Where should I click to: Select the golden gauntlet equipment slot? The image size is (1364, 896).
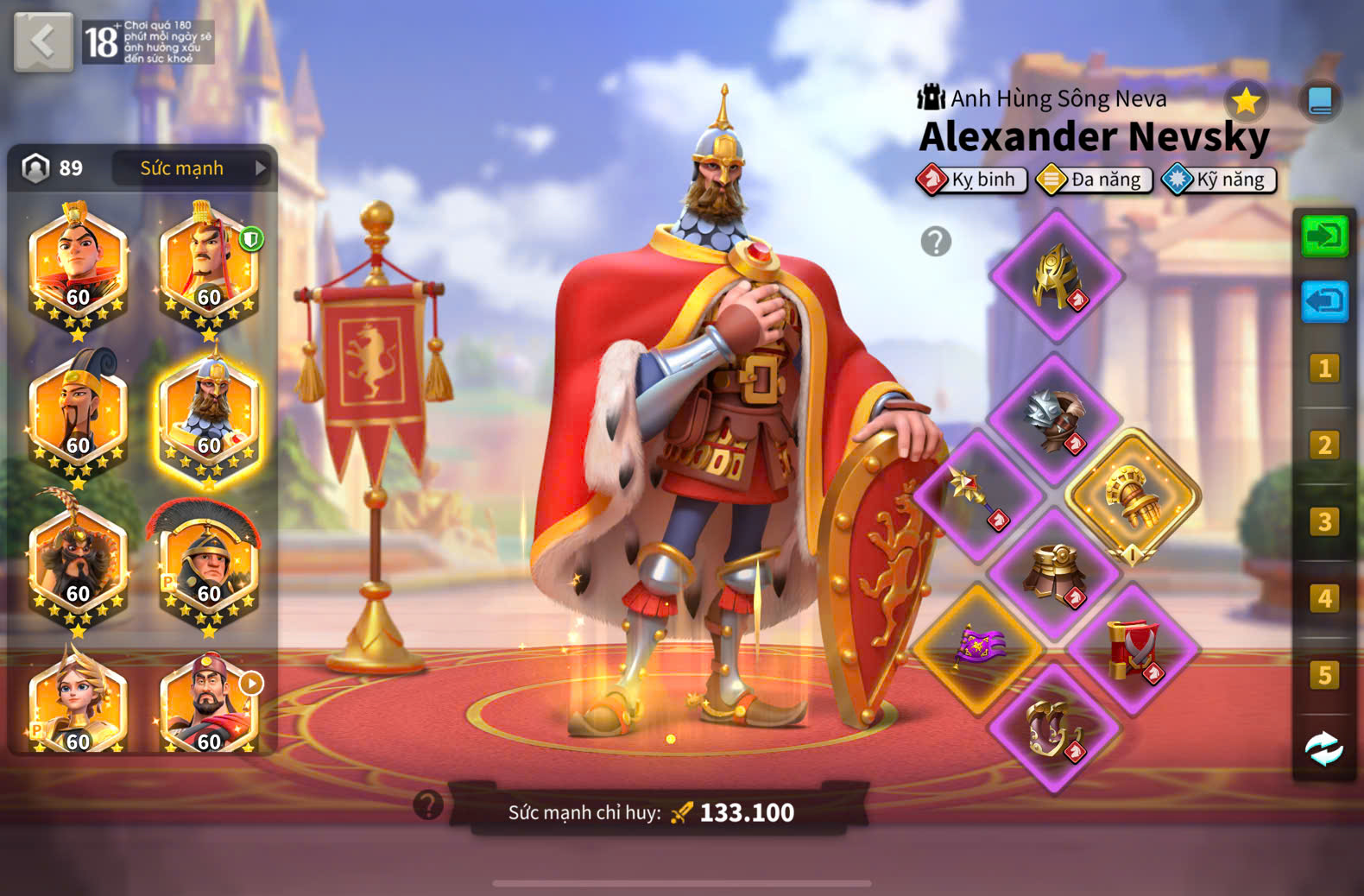1132,497
